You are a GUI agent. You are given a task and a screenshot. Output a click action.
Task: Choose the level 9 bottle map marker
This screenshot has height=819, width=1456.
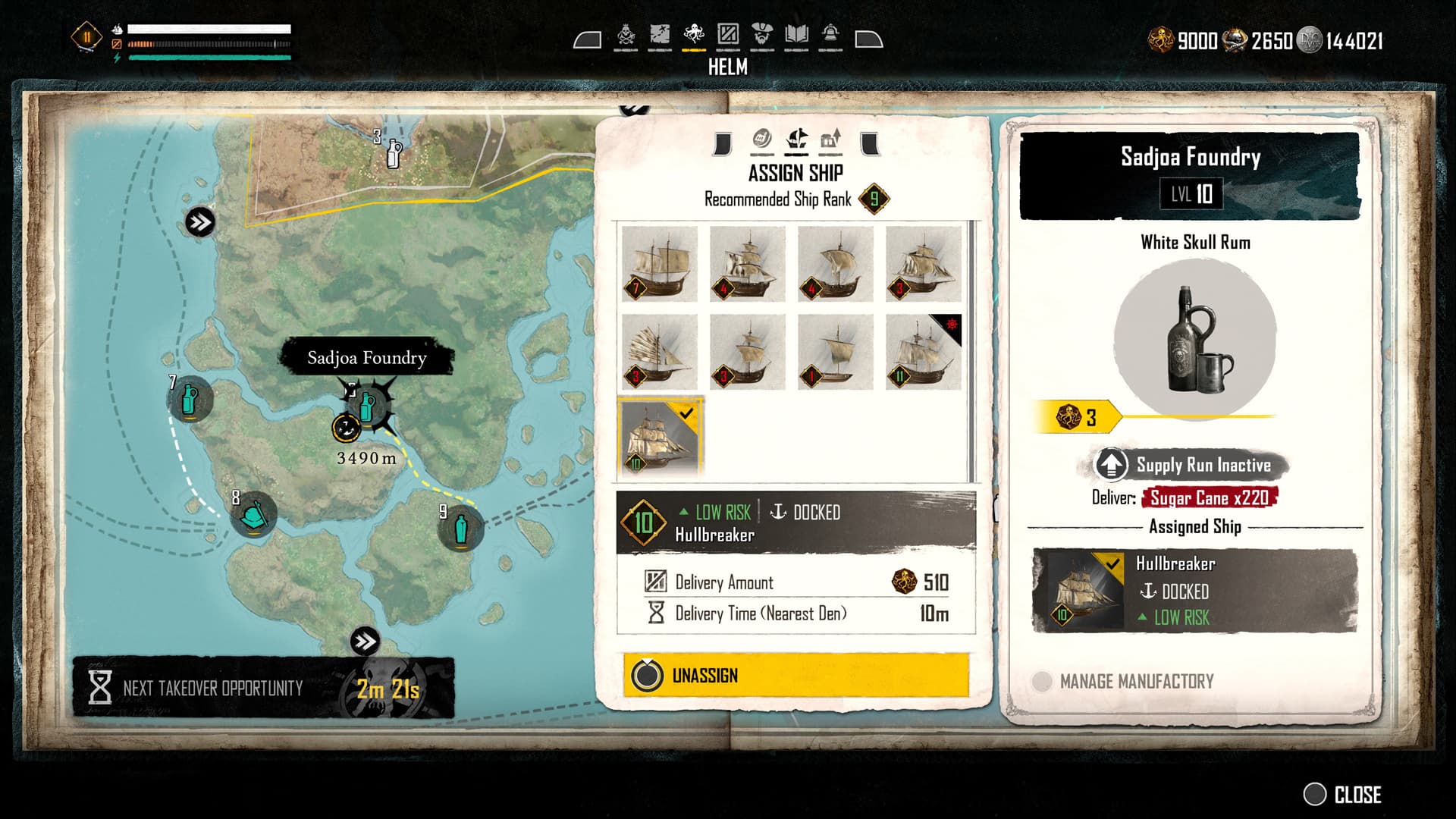coord(460,528)
